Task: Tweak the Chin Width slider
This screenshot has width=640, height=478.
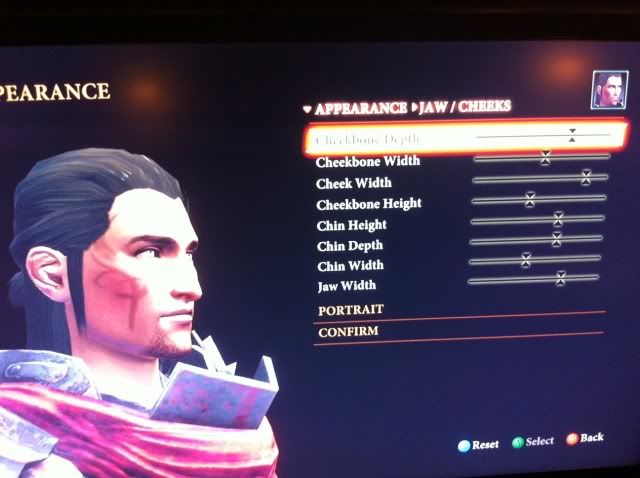Action: (x=525, y=260)
